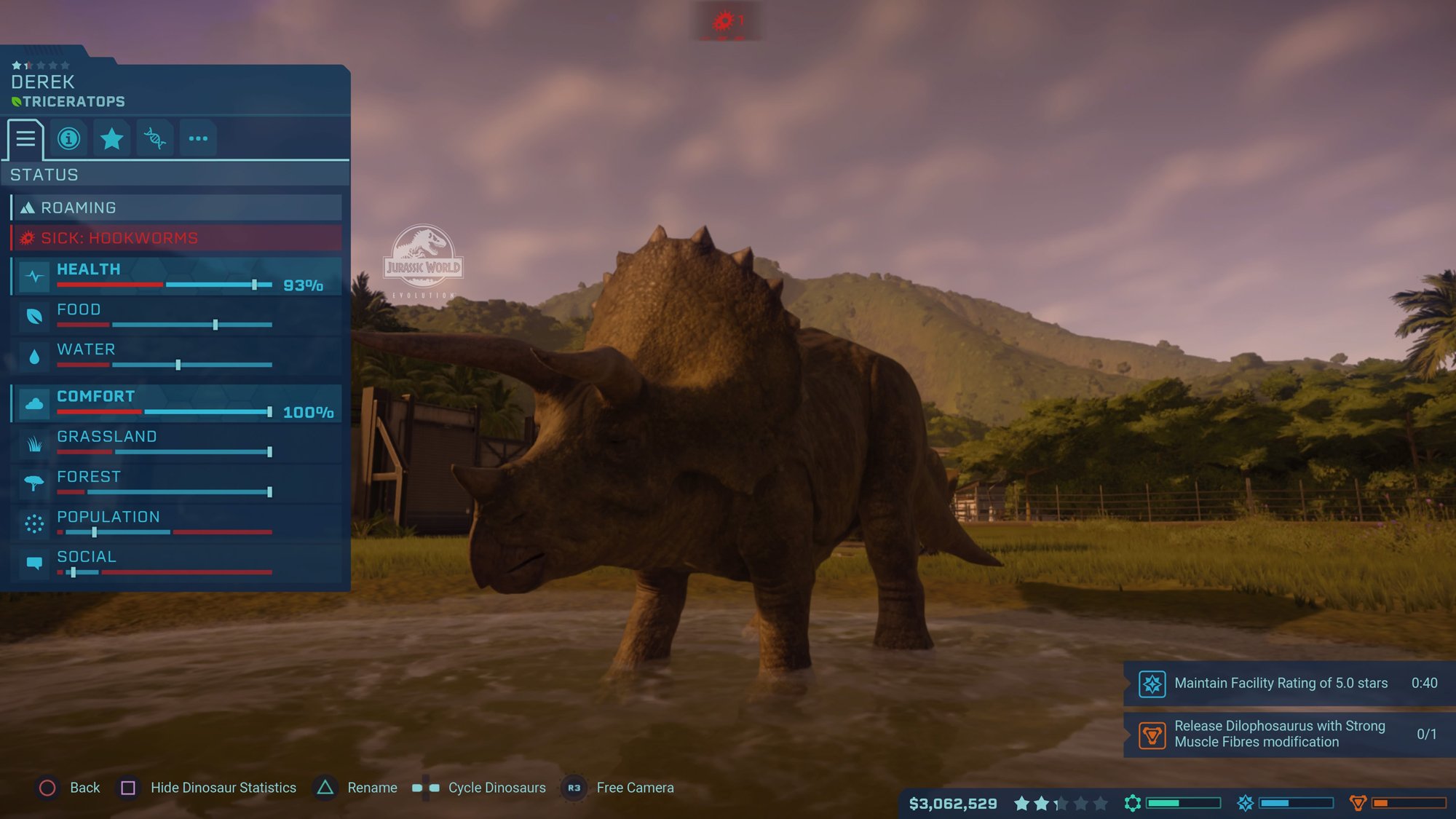
Task: View the DNA genome tab for the Triceratops
Action: click(154, 138)
